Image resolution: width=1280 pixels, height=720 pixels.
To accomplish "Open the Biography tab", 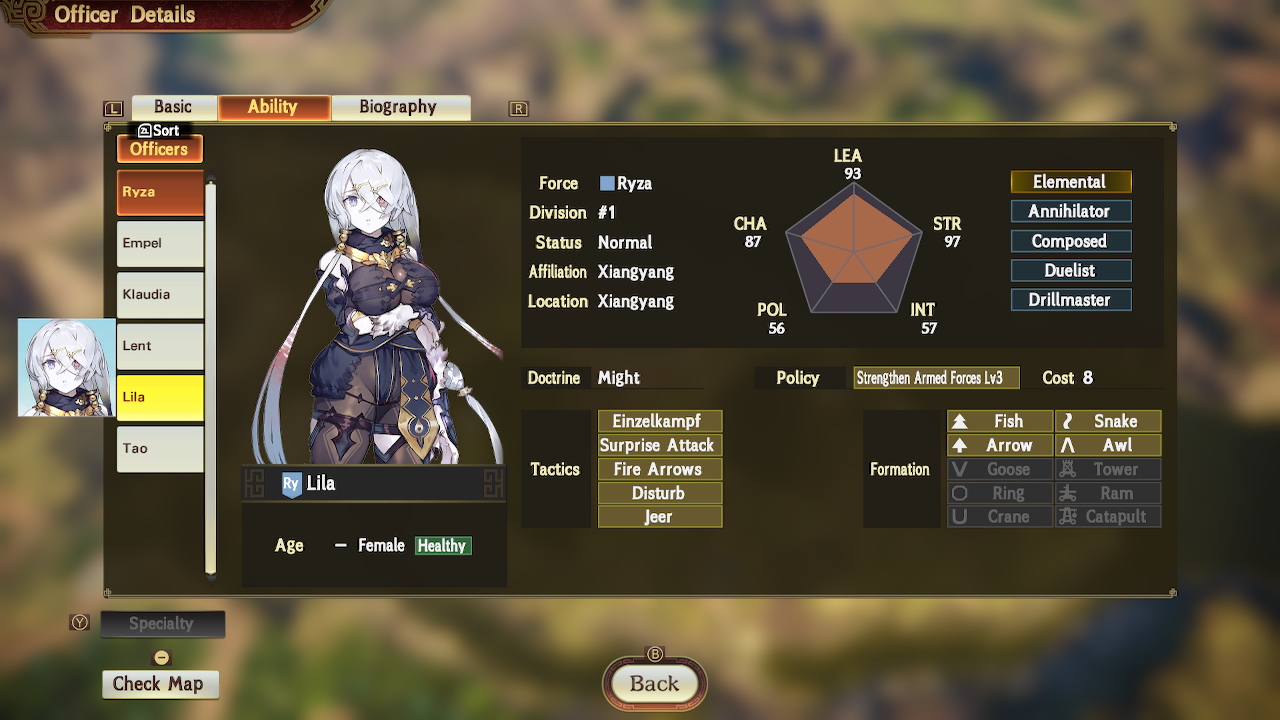I will click(x=400, y=107).
